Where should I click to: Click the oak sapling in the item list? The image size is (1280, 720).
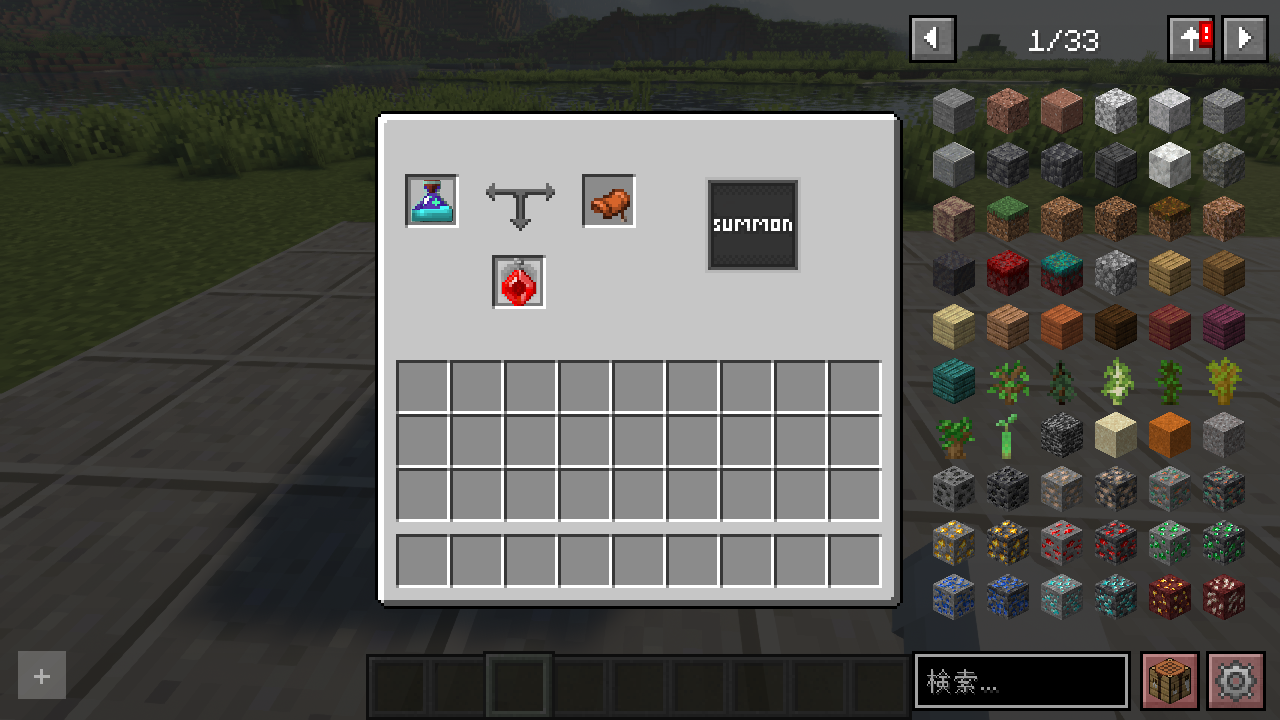click(x=1007, y=381)
